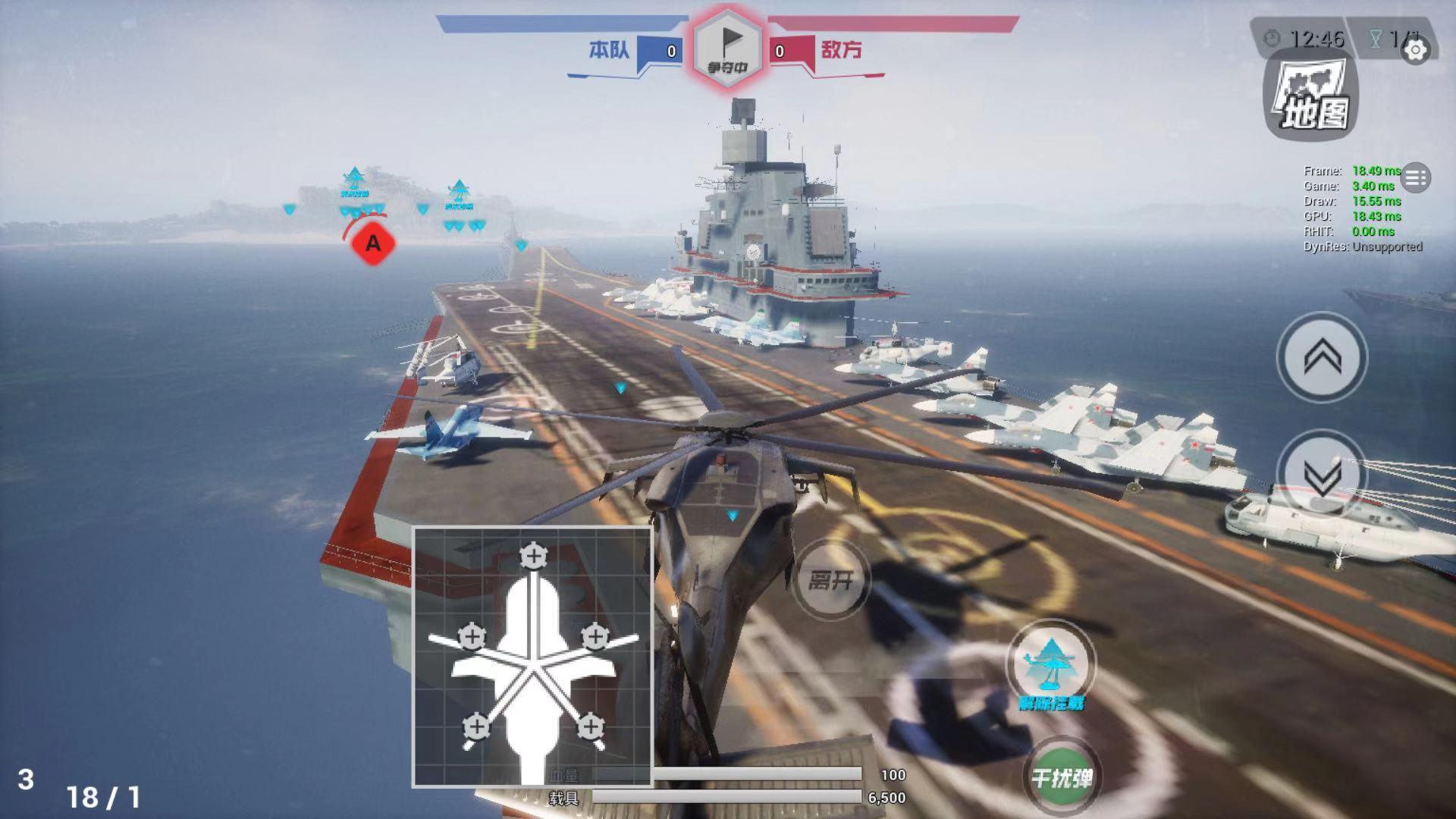Click the red A objective marker
The width and height of the screenshot is (1456, 819).
(x=371, y=244)
